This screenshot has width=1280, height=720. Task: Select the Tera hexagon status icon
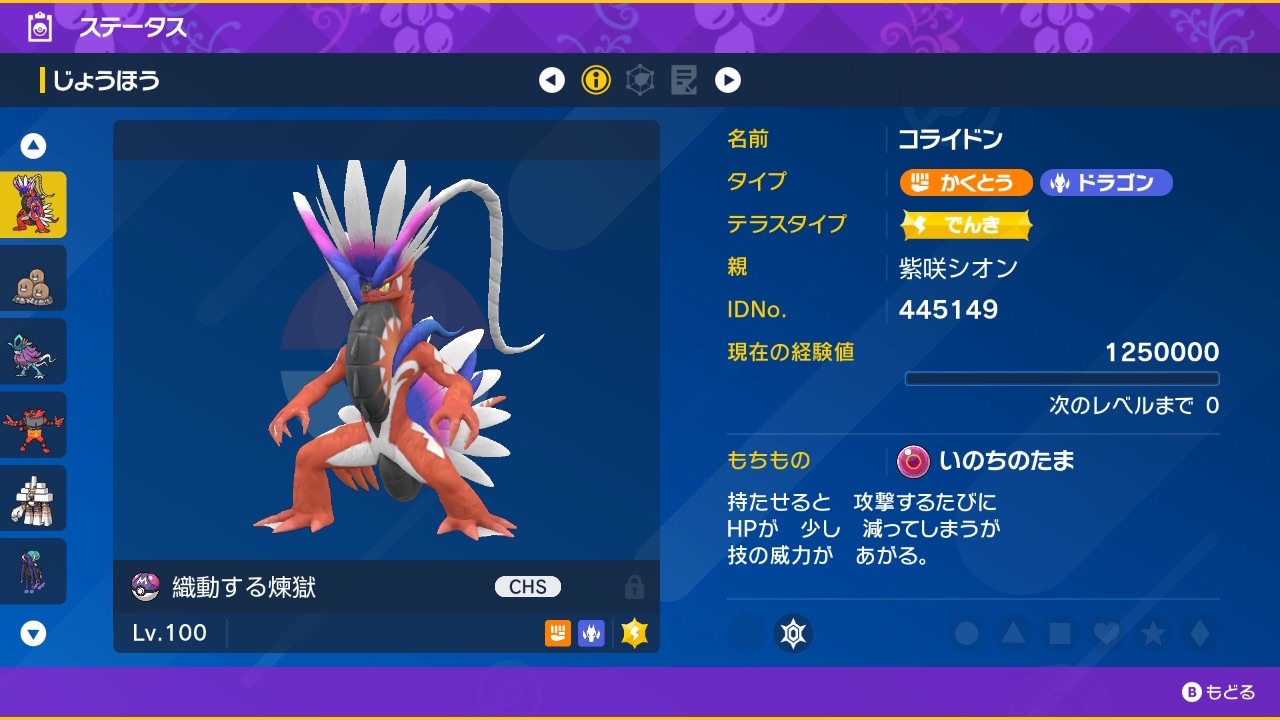coord(639,79)
